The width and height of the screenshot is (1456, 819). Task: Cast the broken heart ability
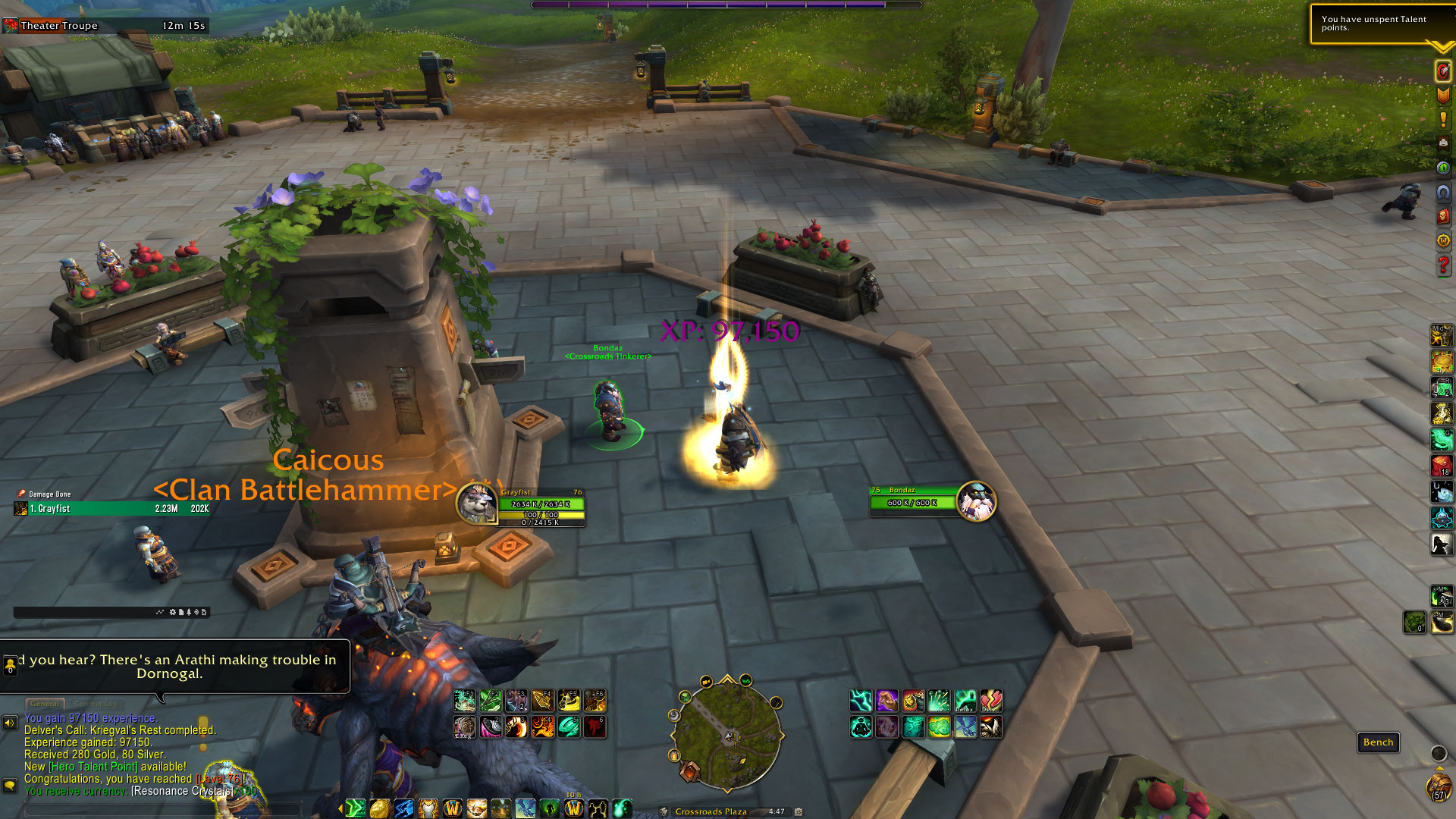click(990, 701)
